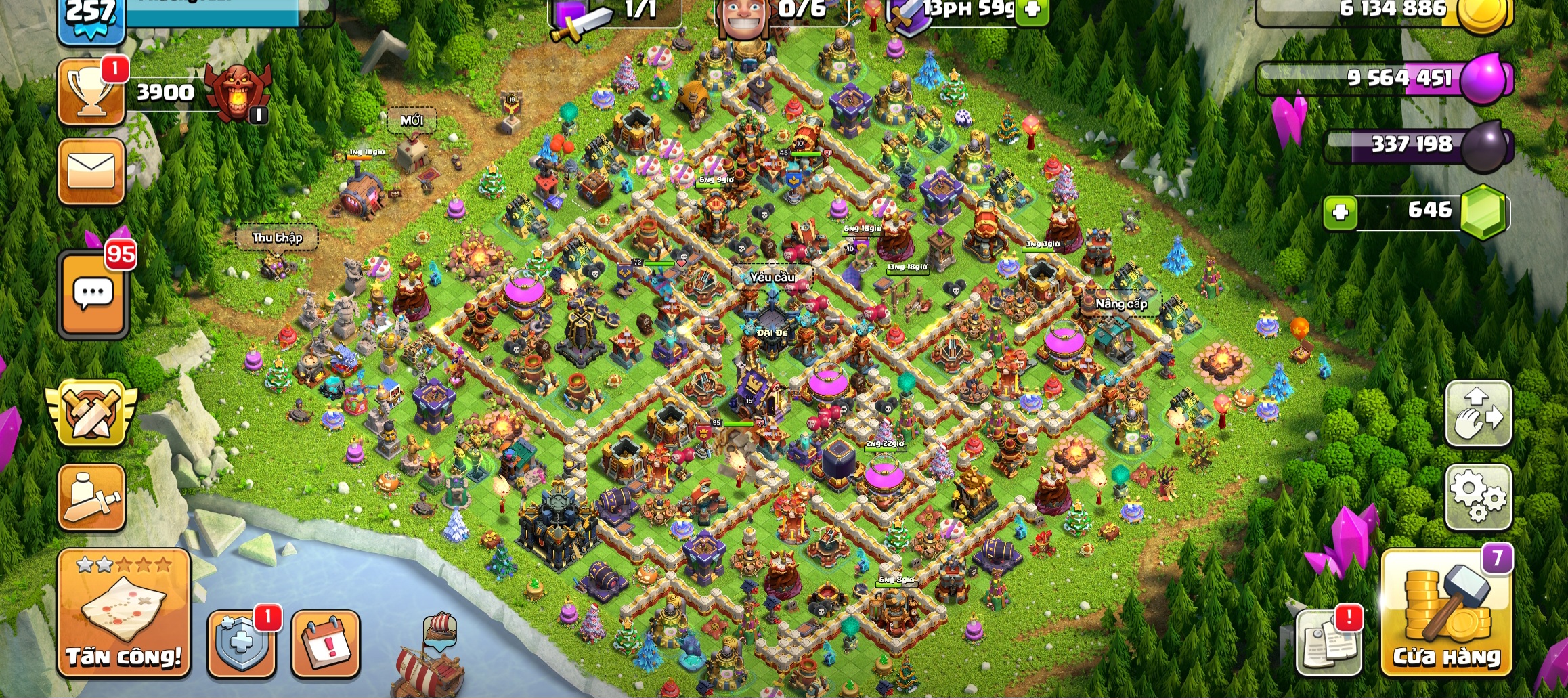Open the clan chat bubble
This screenshot has width=1568, height=698.
click(x=93, y=295)
